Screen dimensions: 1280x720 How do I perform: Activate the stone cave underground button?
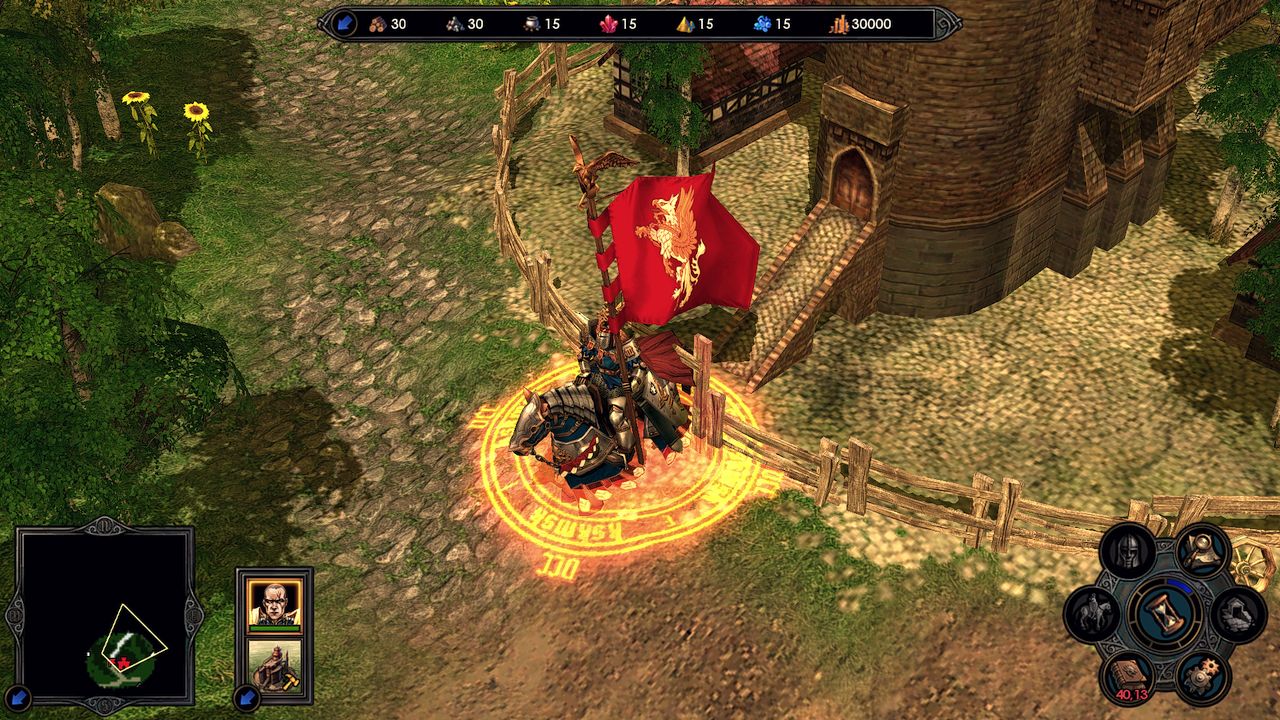[x=1238, y=613]
